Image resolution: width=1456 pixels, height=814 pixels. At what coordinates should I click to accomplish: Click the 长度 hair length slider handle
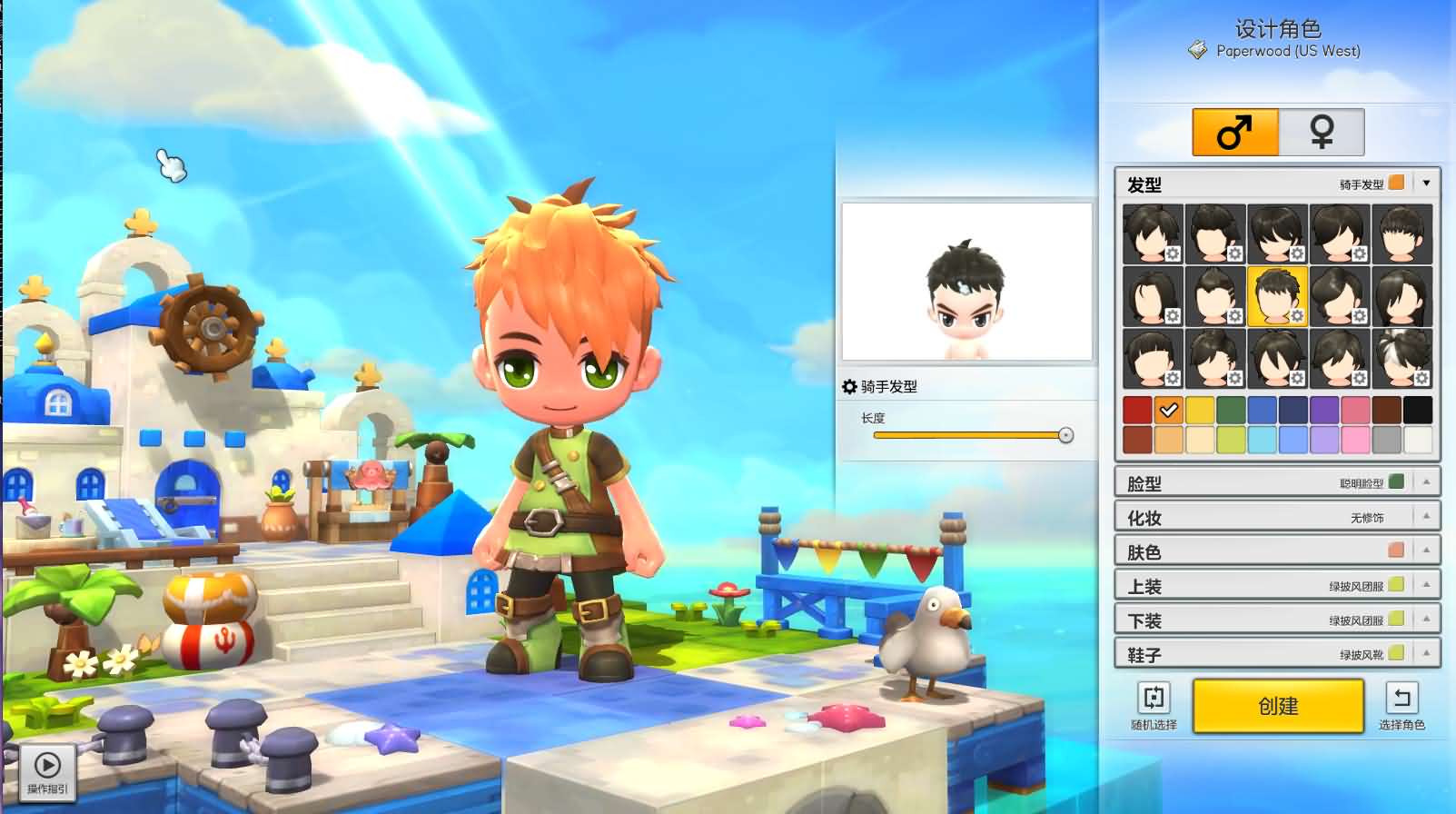[1065, 435]
